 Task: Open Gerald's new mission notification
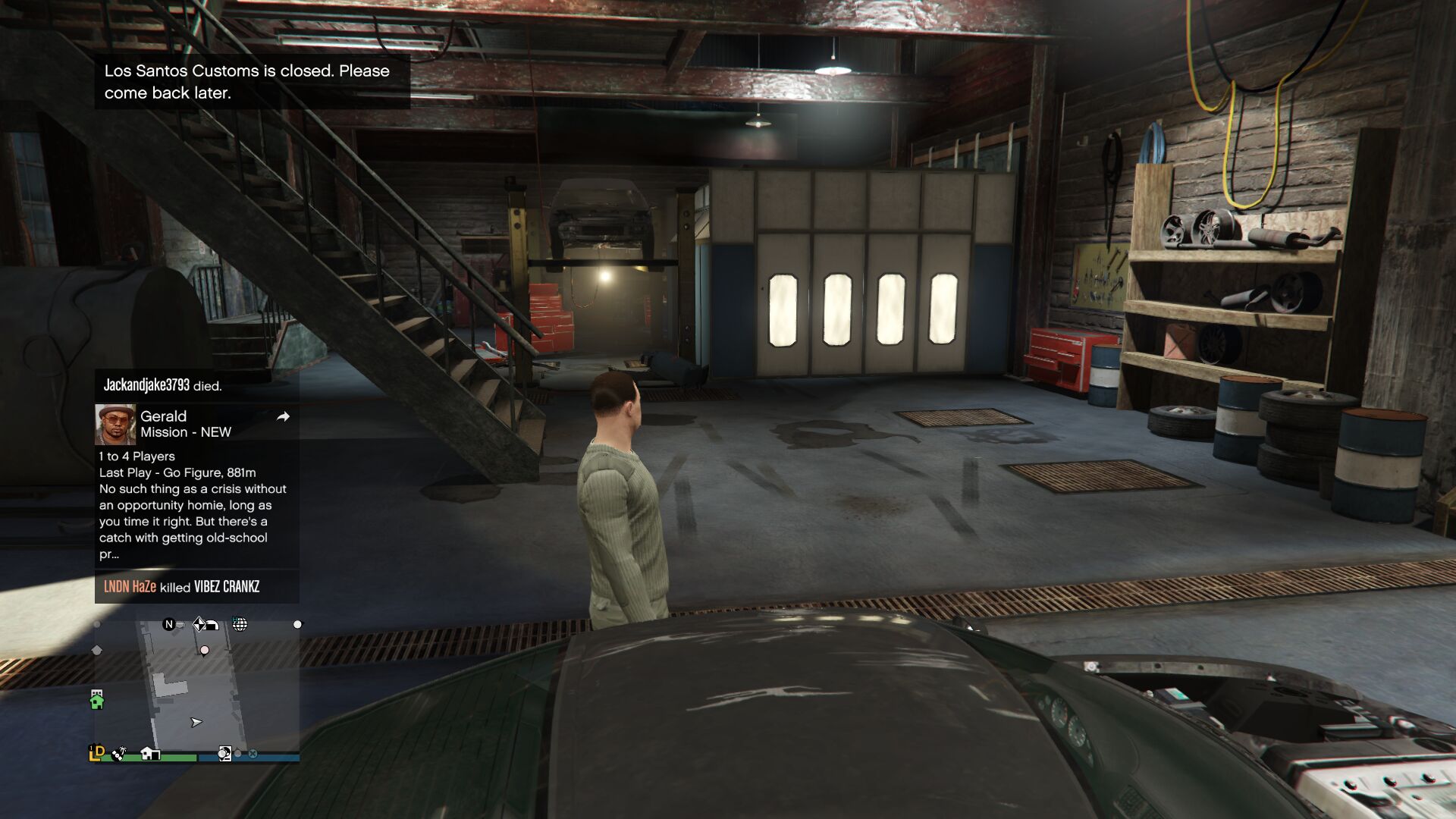[185, 424]
